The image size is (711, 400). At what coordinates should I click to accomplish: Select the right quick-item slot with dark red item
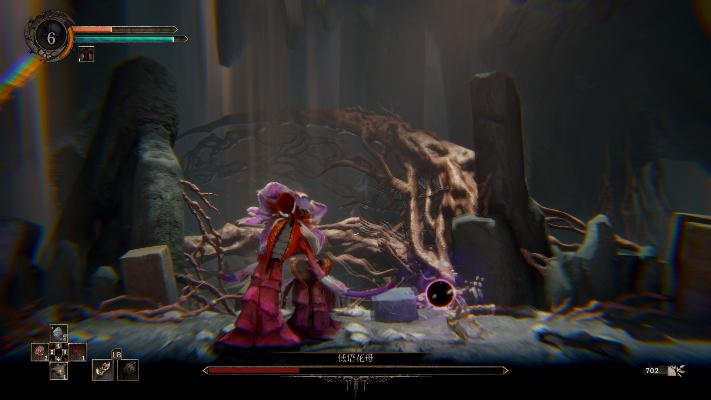(77, 352)
